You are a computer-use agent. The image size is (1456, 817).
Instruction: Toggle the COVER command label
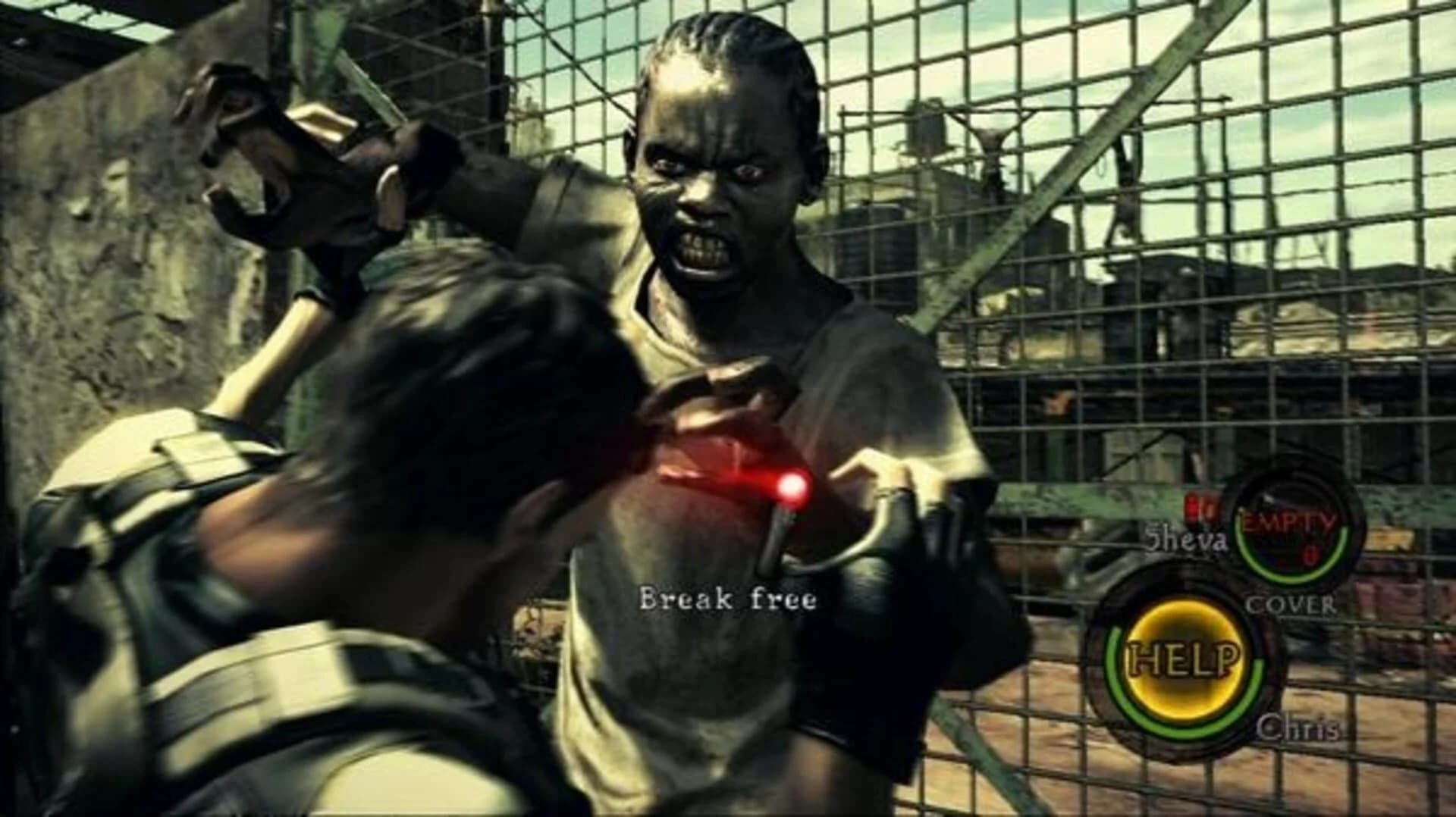(1290, 605)
